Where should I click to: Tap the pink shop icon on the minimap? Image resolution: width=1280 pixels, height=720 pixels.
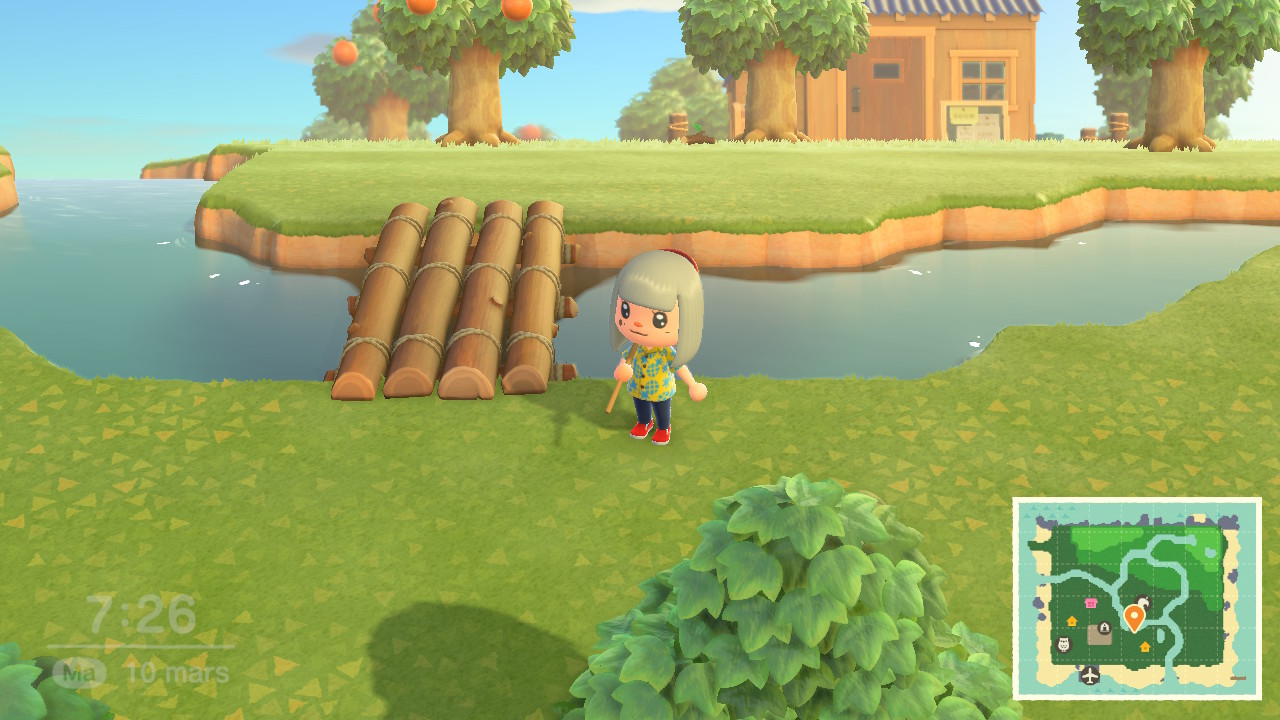[1090, 603]
